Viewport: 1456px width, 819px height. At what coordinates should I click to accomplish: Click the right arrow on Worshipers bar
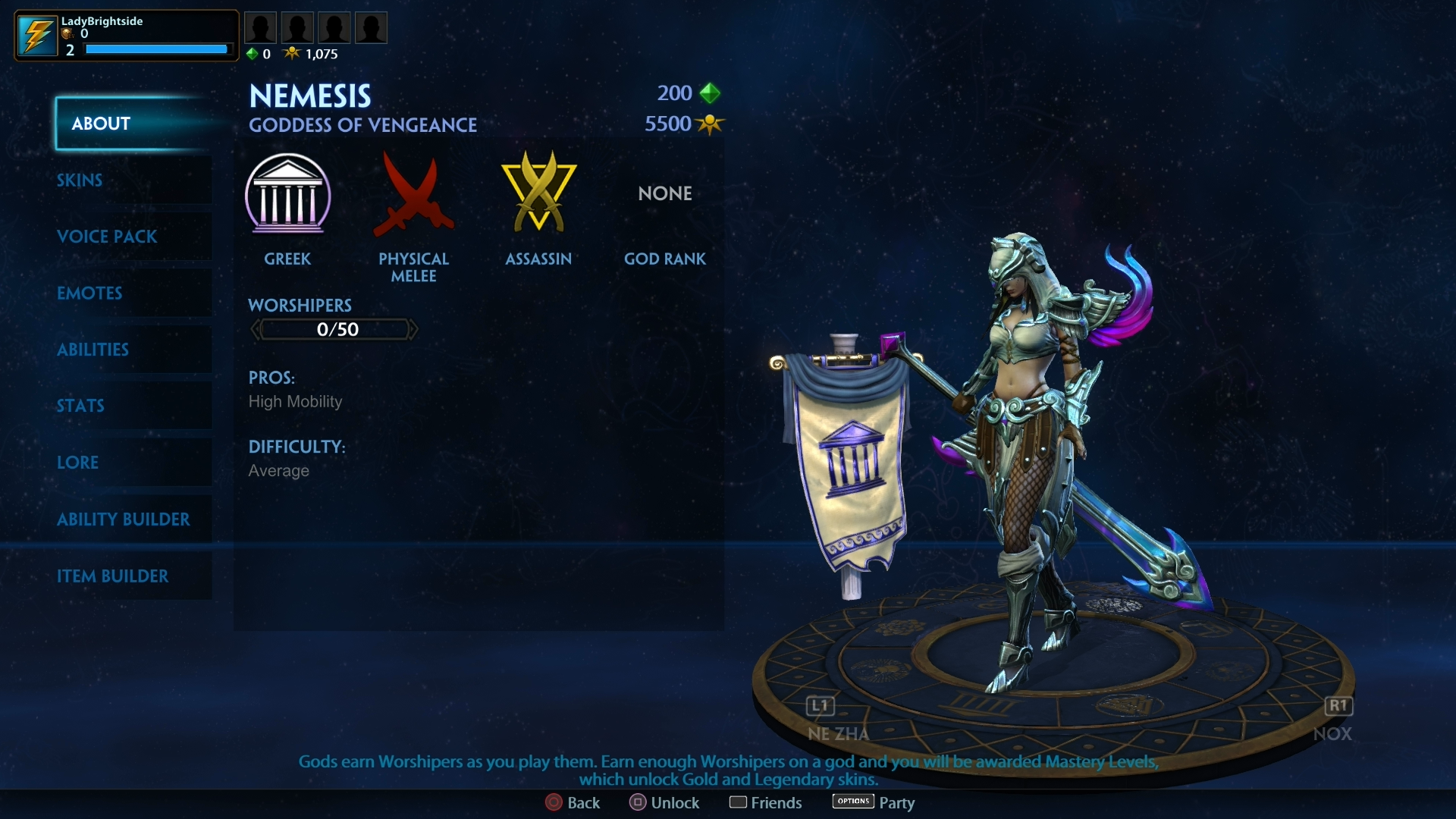tap(413, 329)
